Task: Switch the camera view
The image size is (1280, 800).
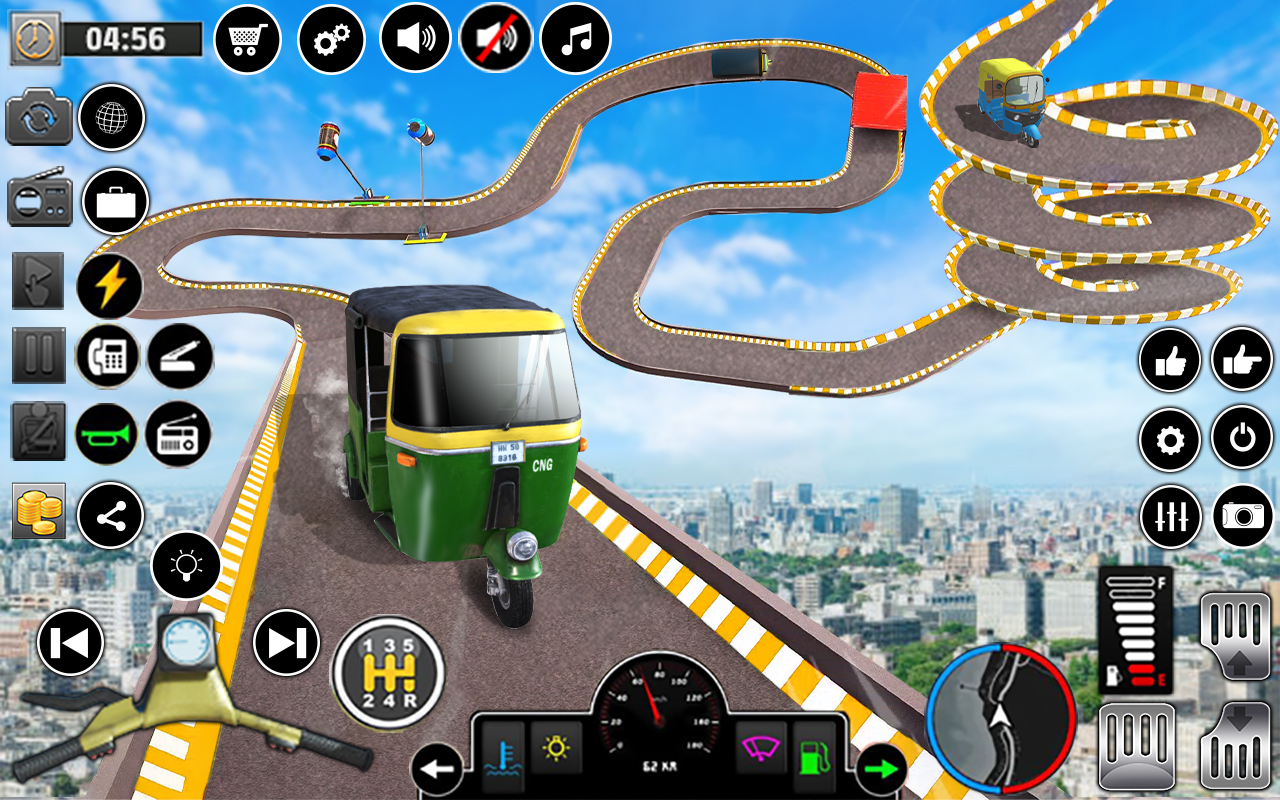Action: coord(40,118)
